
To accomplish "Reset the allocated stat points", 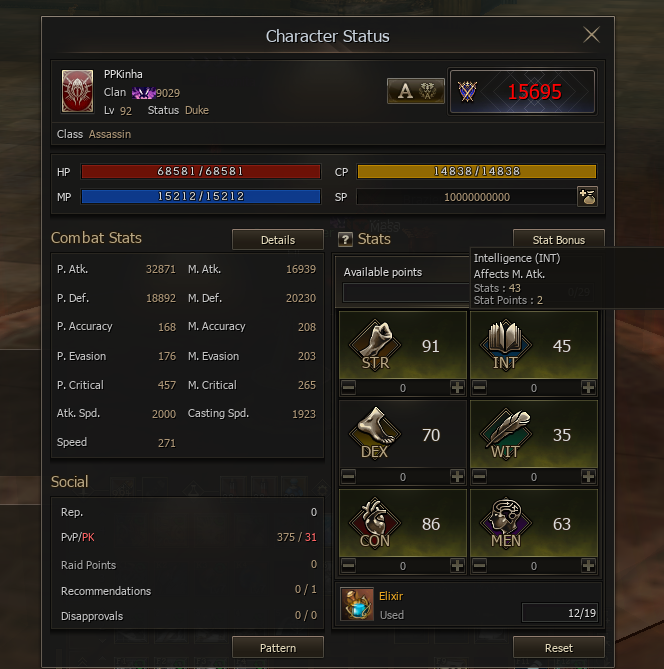I will pyautogui.click(x=558, y=648).
